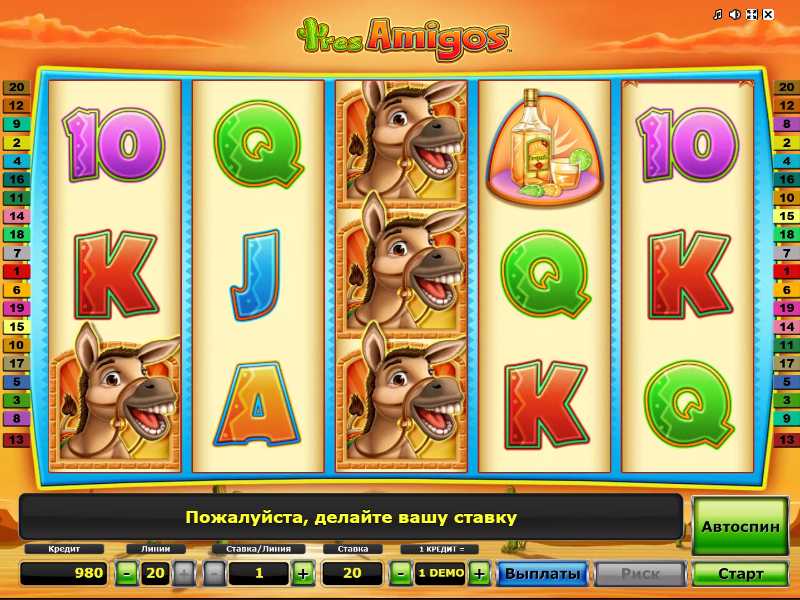The height and width of the screenshot is (600, 800).
Task: Decrease the number of lines (Линии)
Action: coord(127,573)
